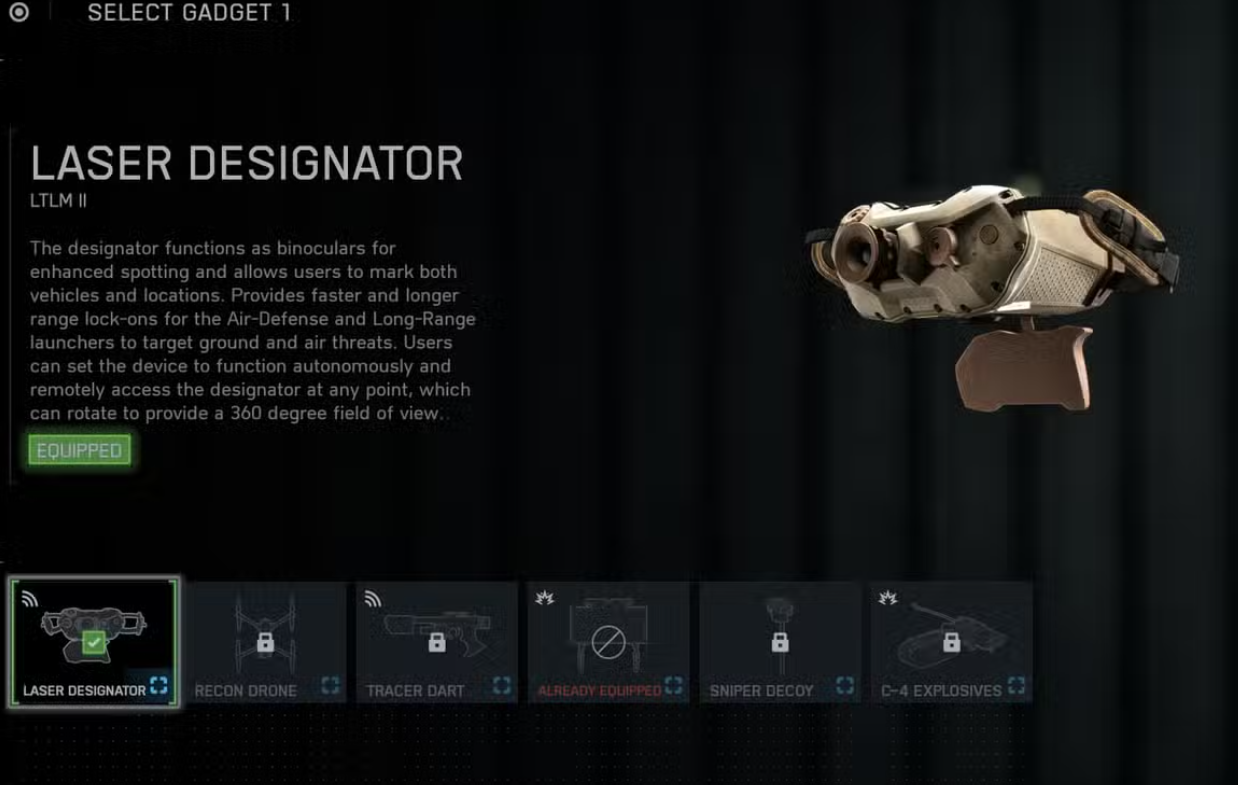Choose the C-4 Explosives gadget tile

pos(951,642)
